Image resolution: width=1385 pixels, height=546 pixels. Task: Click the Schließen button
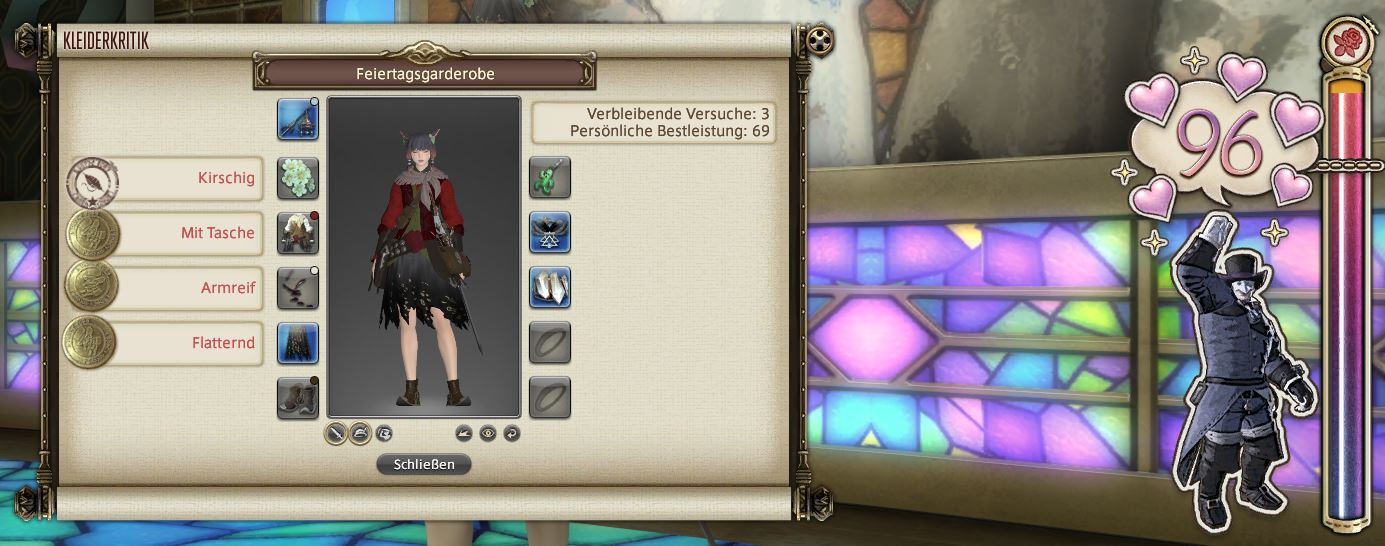[423, 464]
